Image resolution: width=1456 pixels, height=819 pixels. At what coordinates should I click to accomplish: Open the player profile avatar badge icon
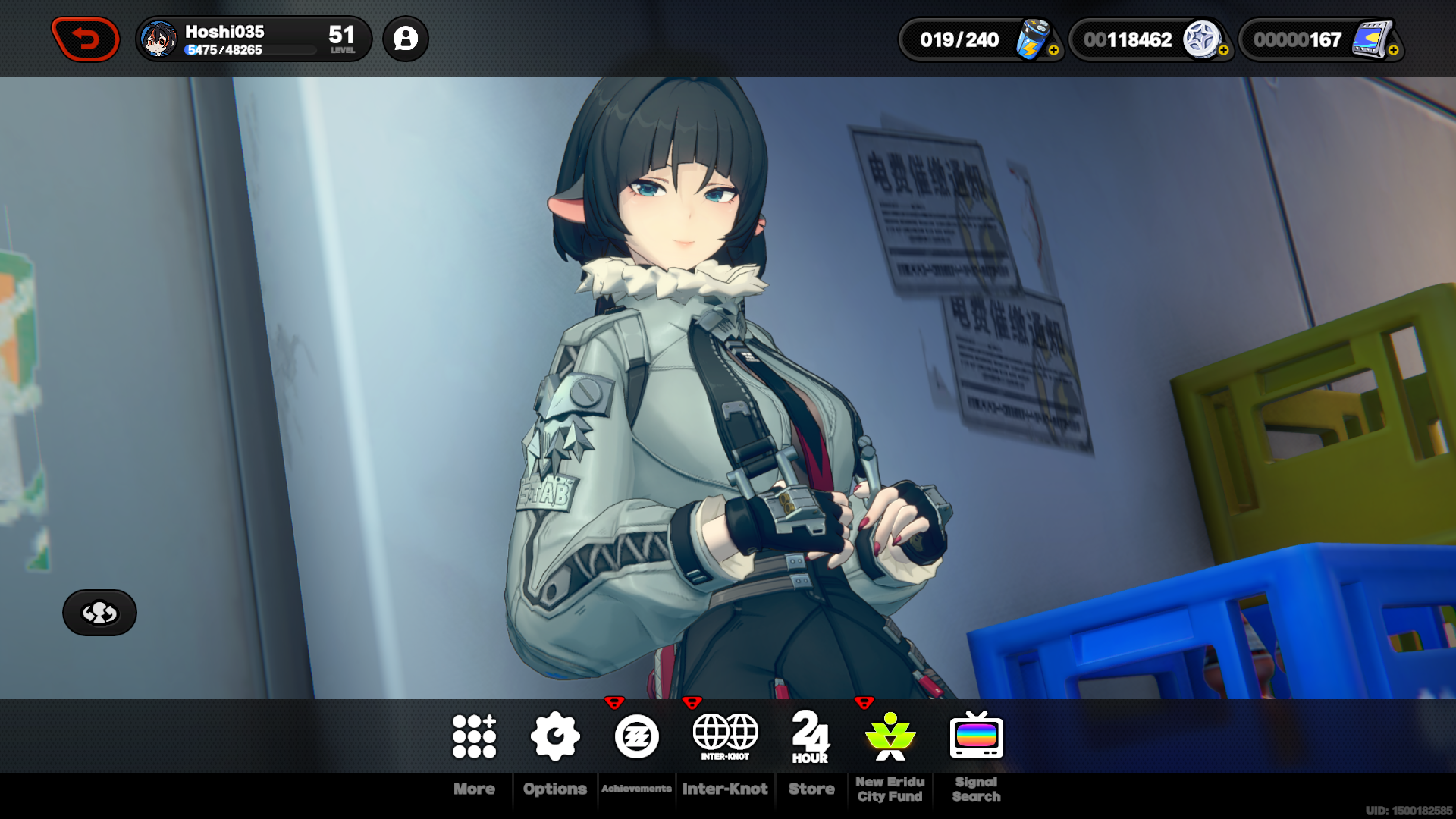click(406, 39)
